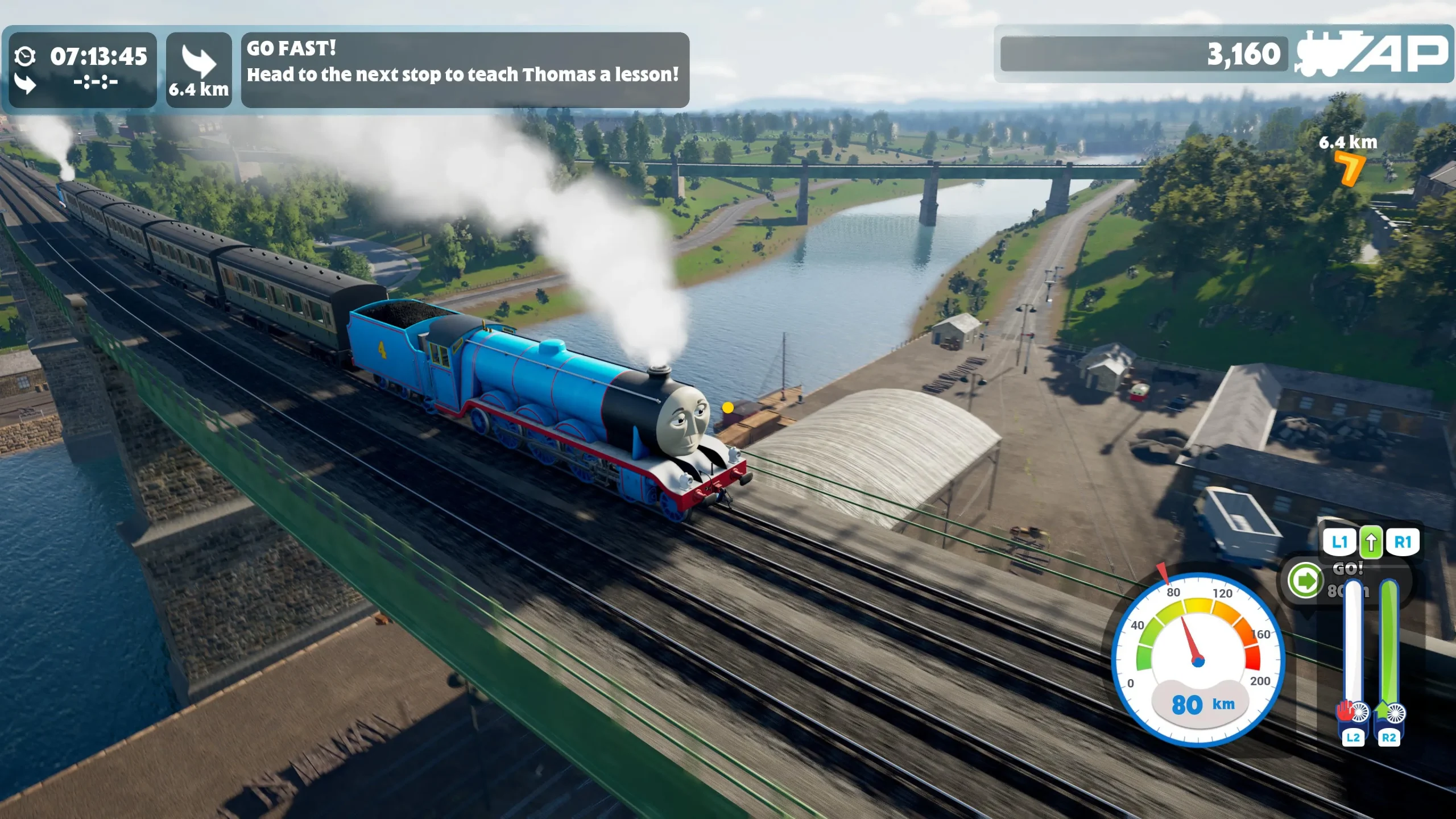Screen dimensions: 1456x819
Task: Click the orange 6.4 km waypoint marker
Action: [x=1349, y=169]
